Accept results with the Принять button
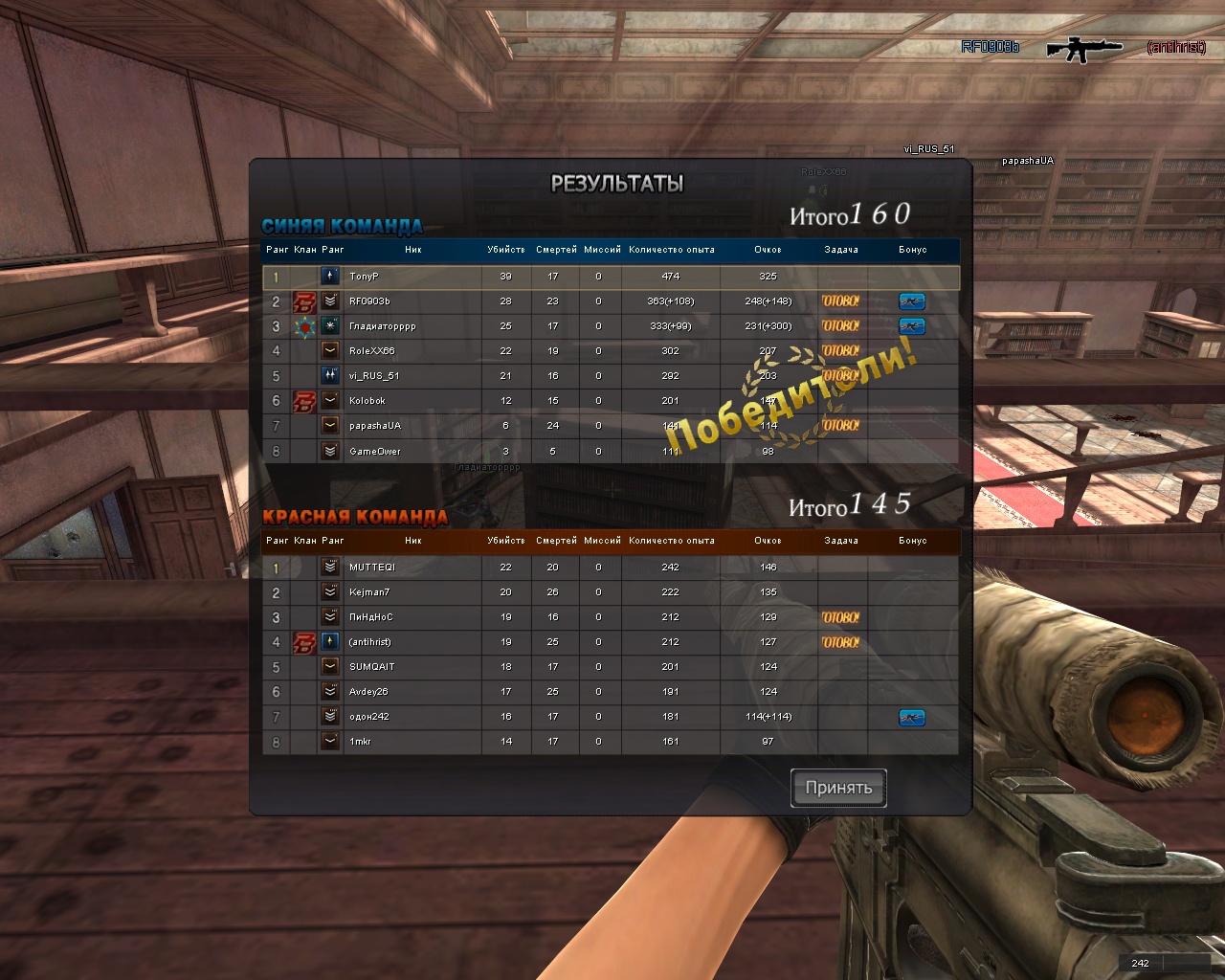The width and height of the screenshot is (1225, 980). pos(838,788)
